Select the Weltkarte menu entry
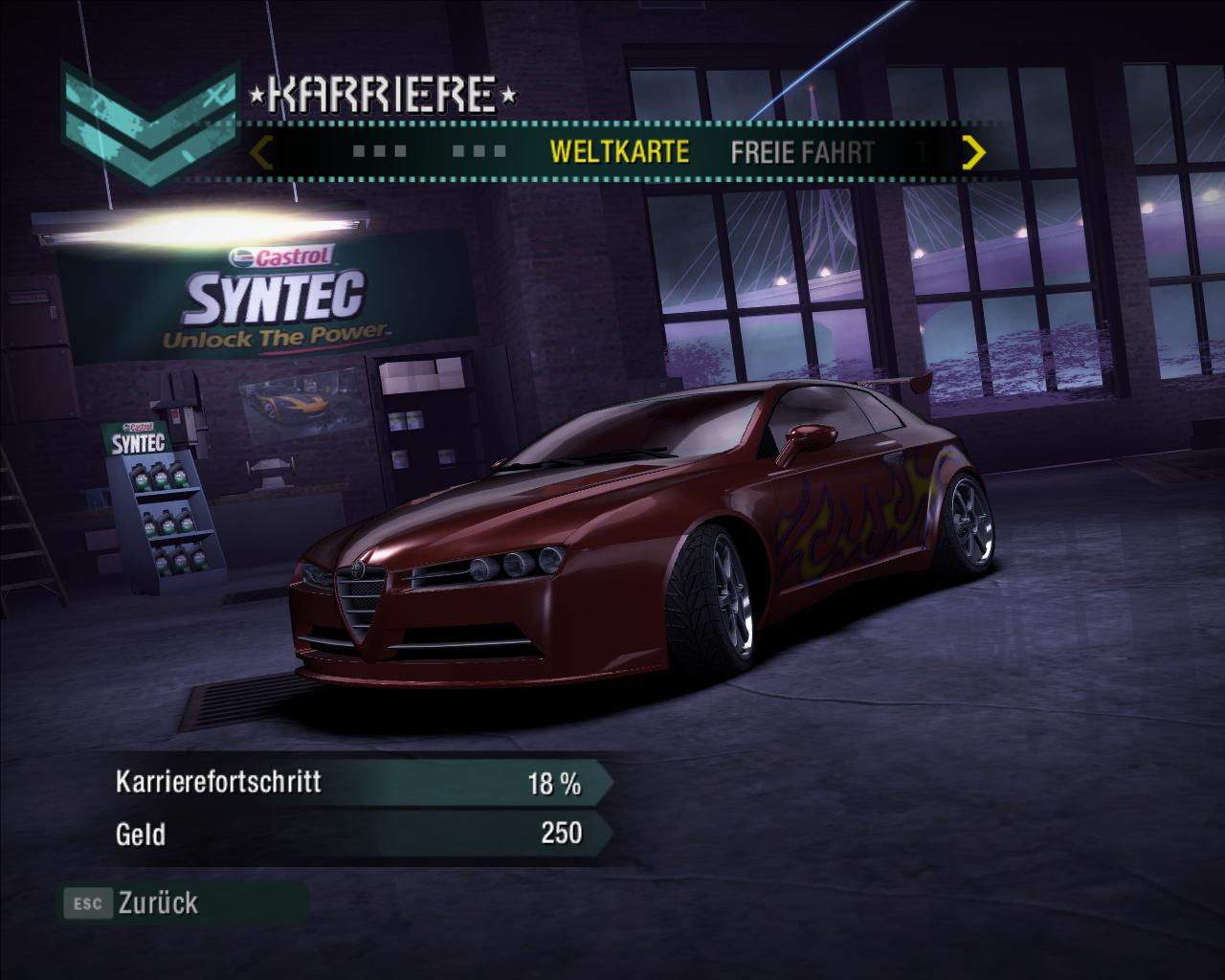This screenshot has width=1225, height=980. (619, 152)
